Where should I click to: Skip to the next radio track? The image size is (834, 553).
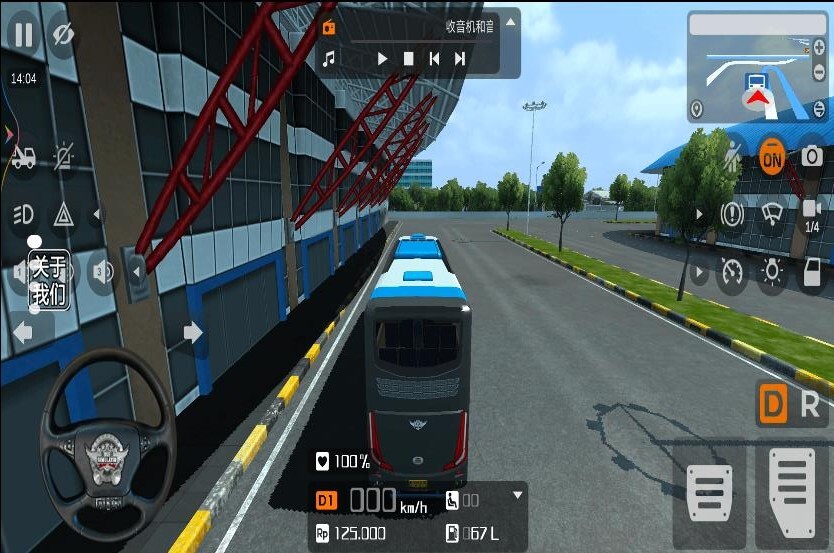(460, 59)
